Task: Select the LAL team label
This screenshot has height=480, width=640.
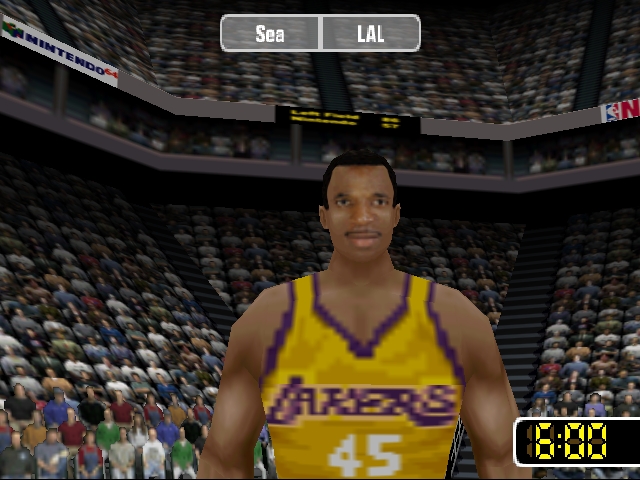Action: pyautogui.click(x=370, y=34)
